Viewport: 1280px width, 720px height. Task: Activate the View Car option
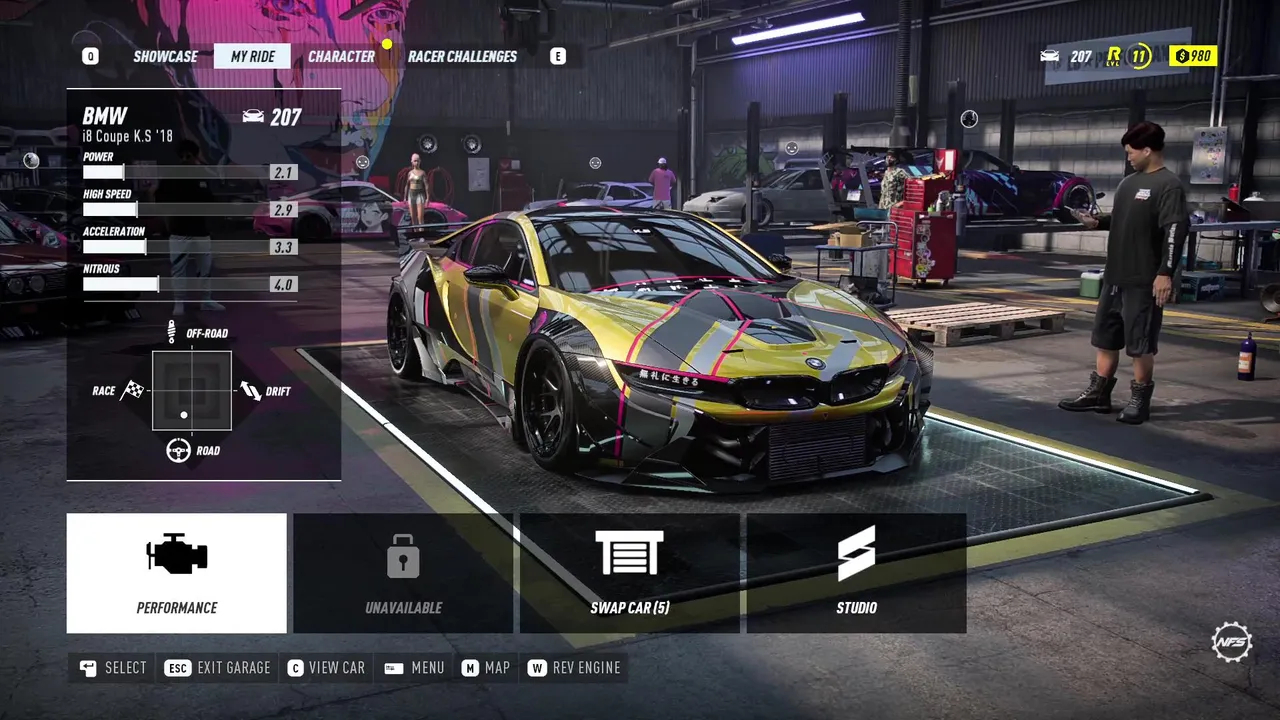click(326, 668)
